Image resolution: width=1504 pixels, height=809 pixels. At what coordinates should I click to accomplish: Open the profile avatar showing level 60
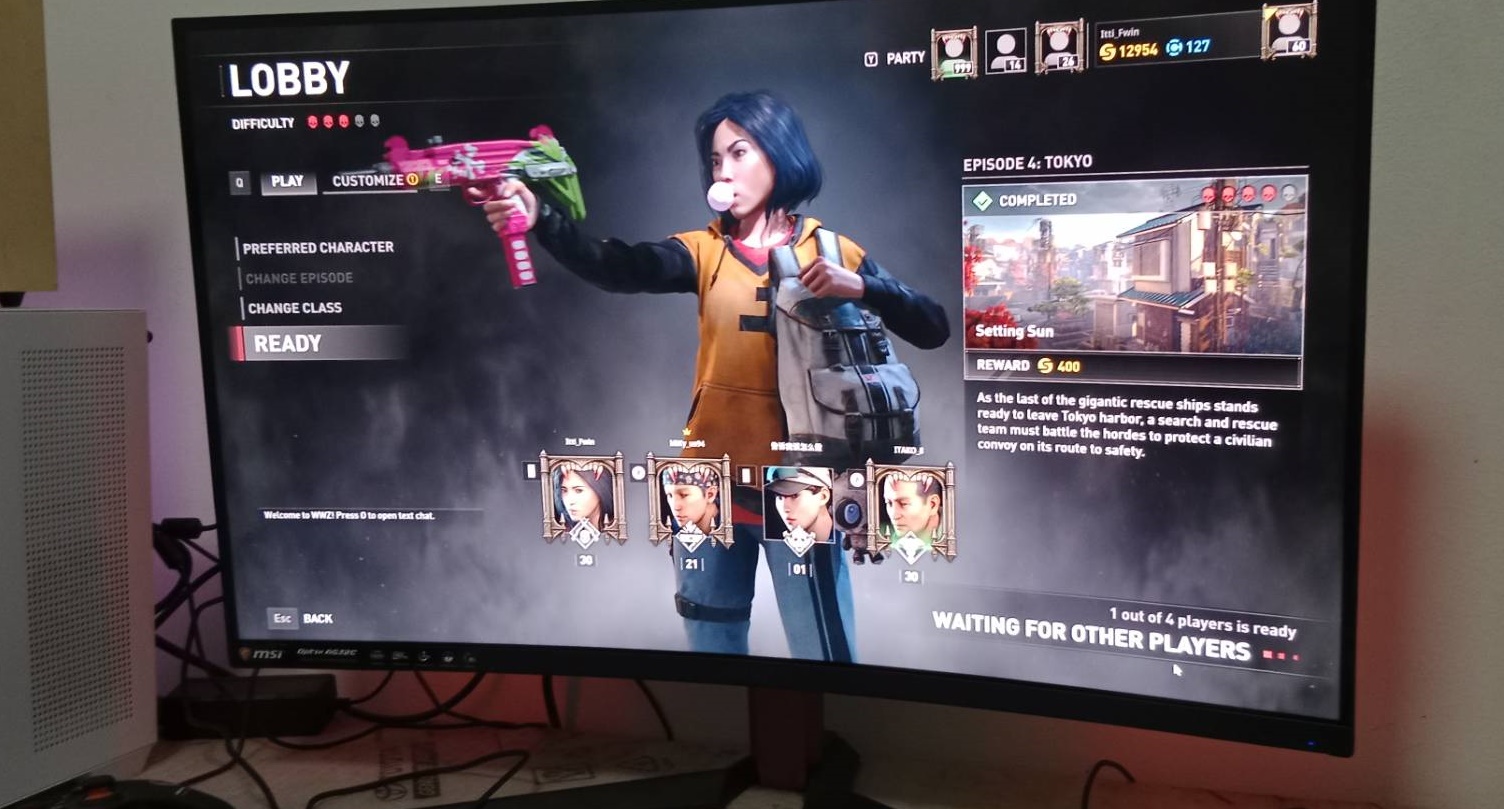pos(1288,30)
